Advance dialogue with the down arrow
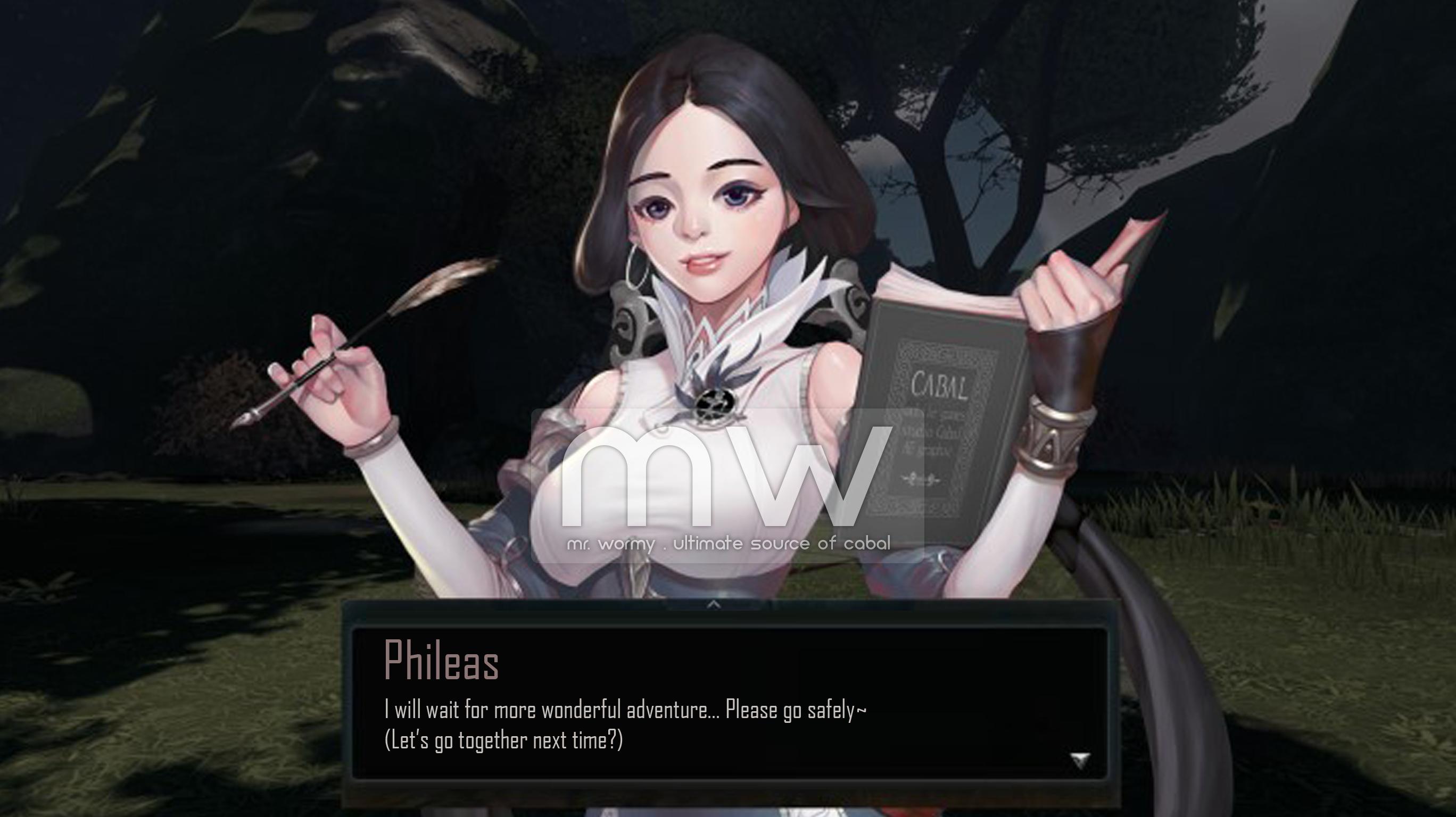 pos(1080,760)
